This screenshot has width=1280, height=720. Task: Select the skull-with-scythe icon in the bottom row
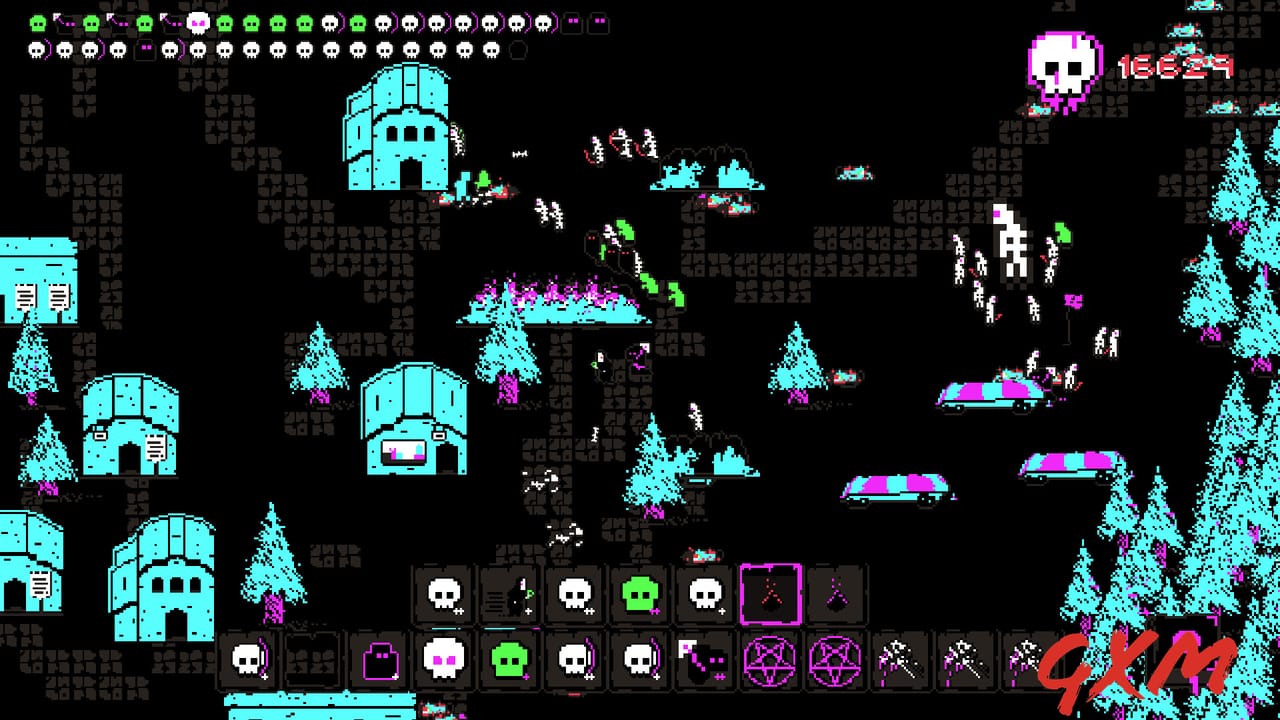click(248, 662)
